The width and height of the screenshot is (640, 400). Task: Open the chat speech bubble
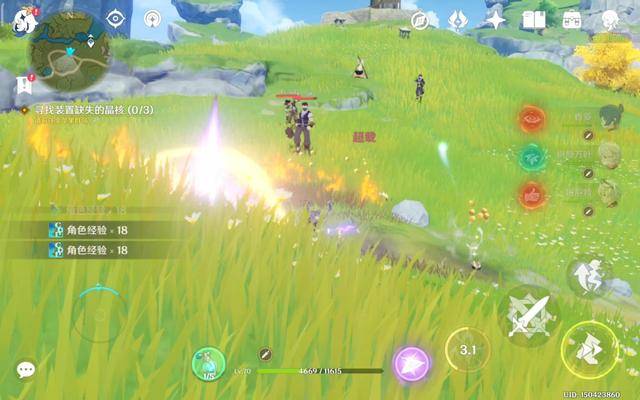[26, 369]
